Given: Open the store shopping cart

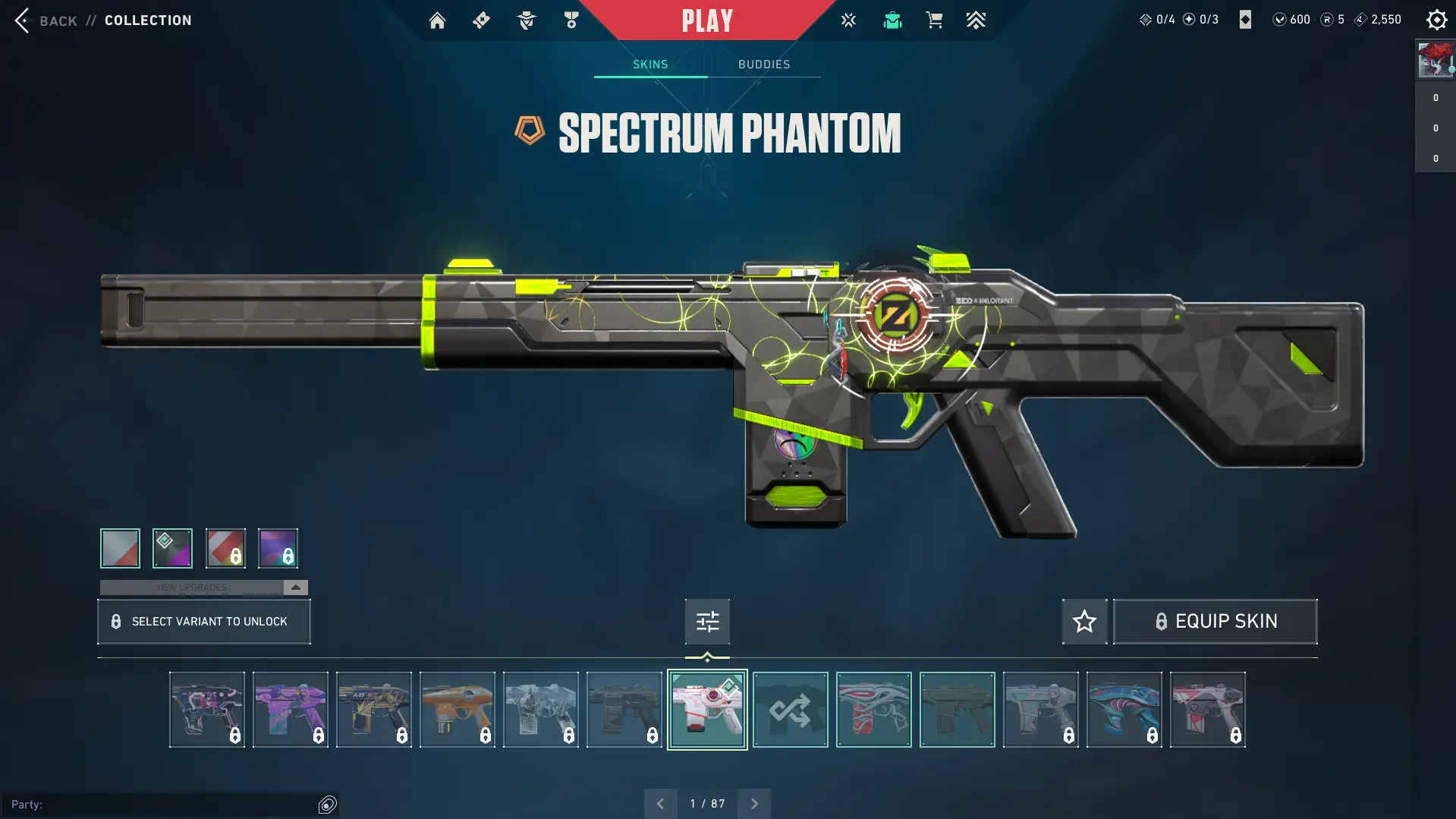Looking at the screenshot, I should 934,20.
